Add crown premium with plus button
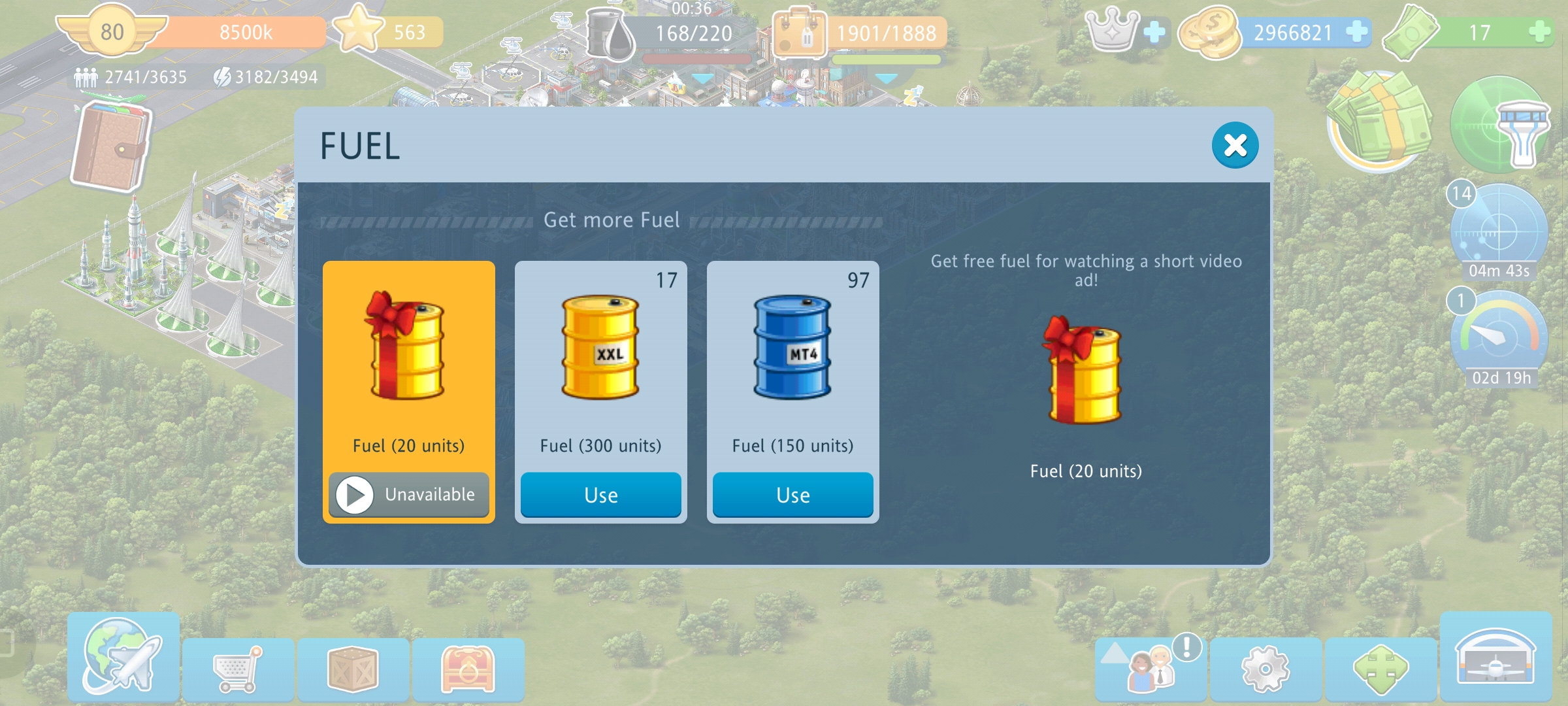The width and height of the screenshot is (1568, 706). 1154,31
